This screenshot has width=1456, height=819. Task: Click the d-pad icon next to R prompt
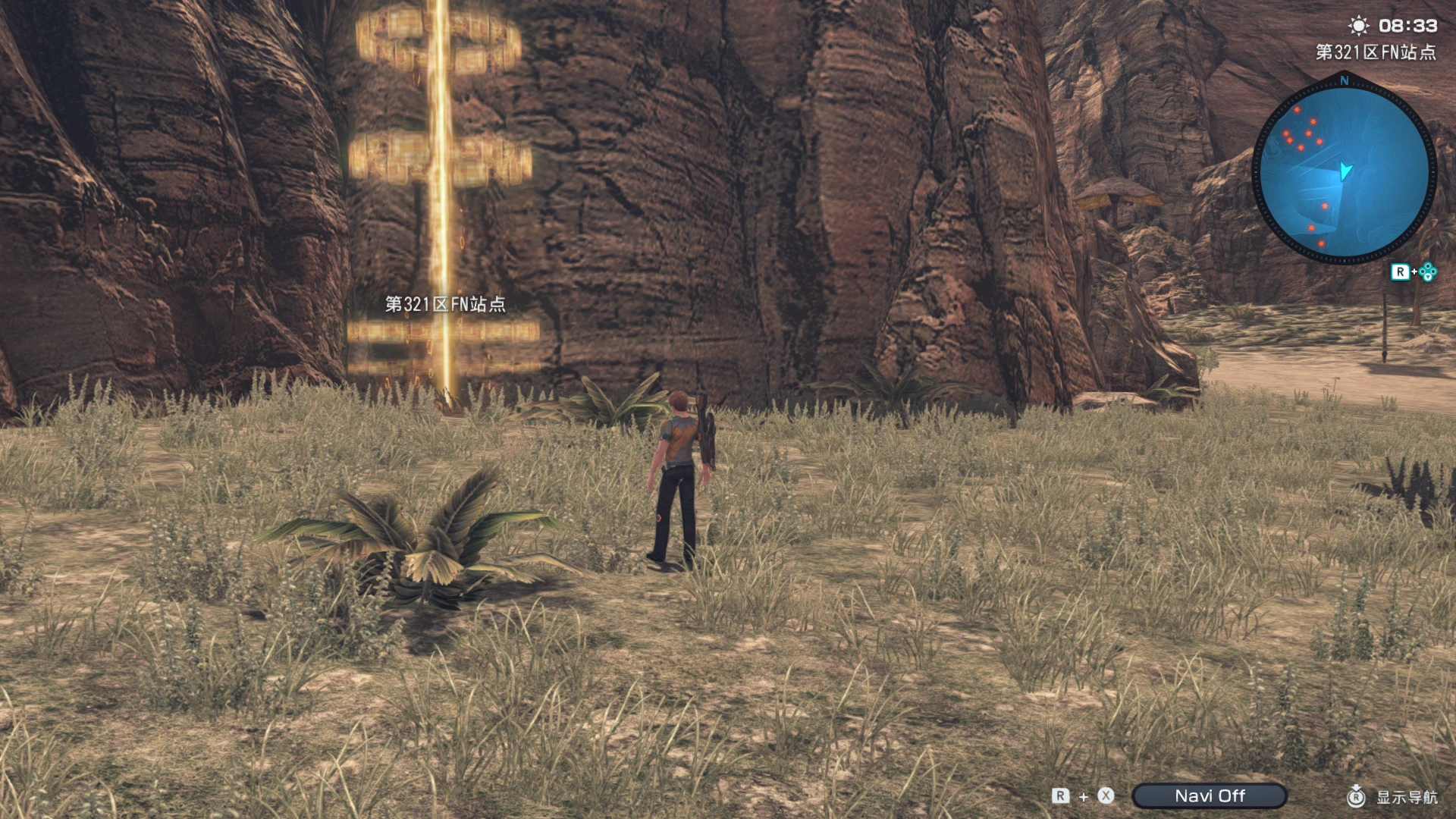[1428, 271]
